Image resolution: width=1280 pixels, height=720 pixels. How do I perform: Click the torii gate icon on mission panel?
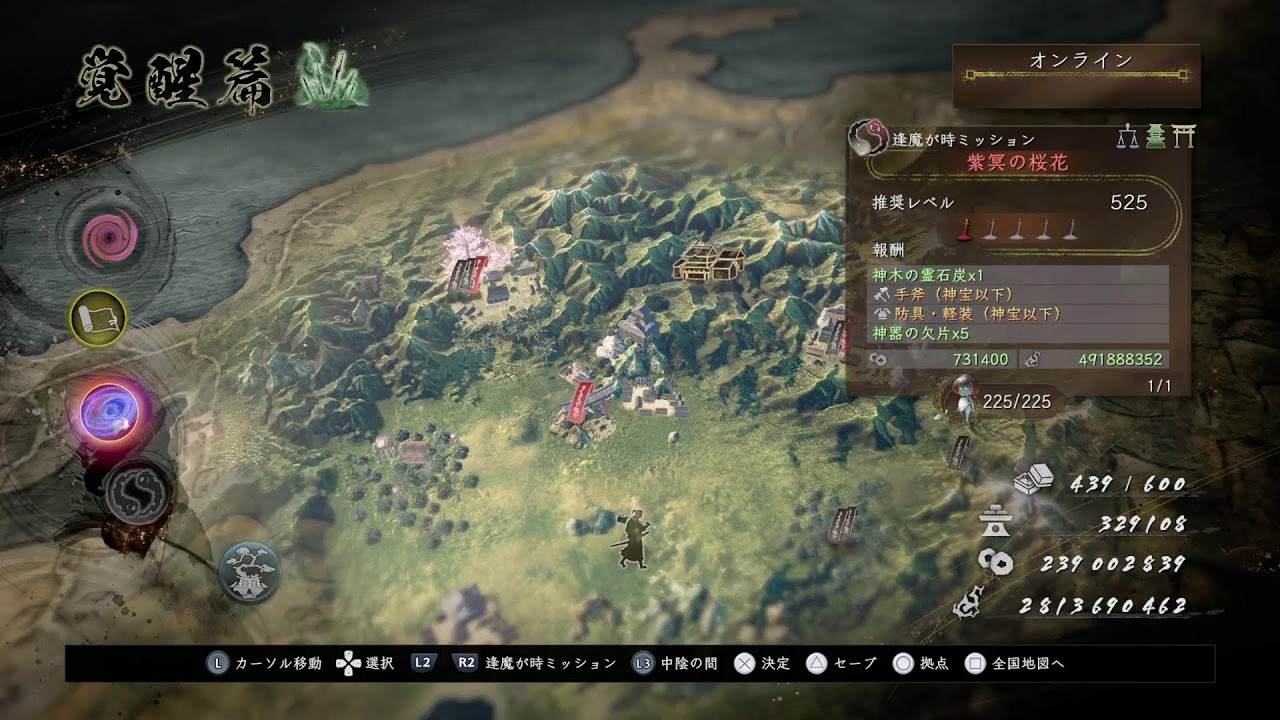[x=1184, y=136]
